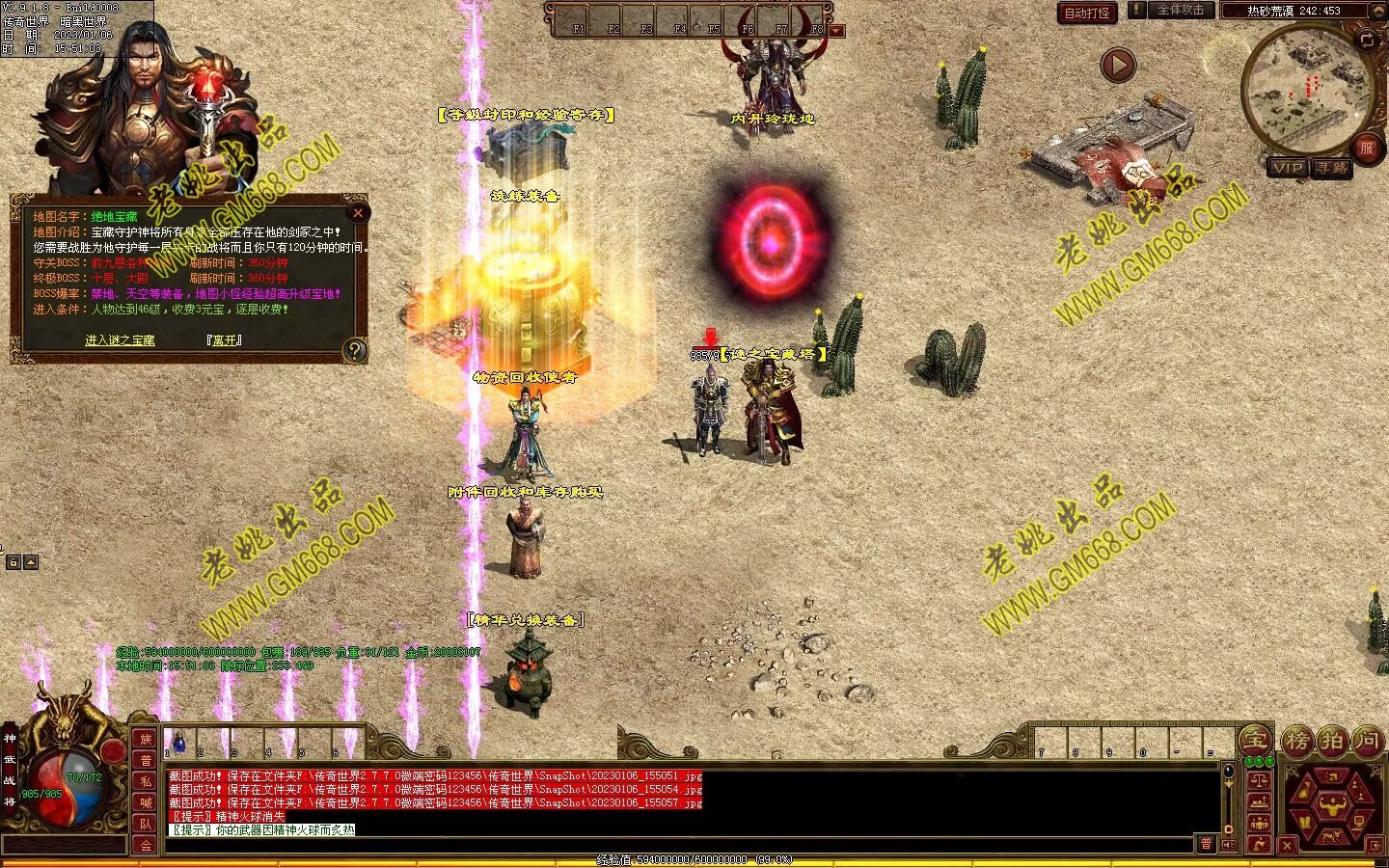Close the 绝地宝藏 map info dialog
This screenshot has width=1389, height=868.
(x=358, y=212)
